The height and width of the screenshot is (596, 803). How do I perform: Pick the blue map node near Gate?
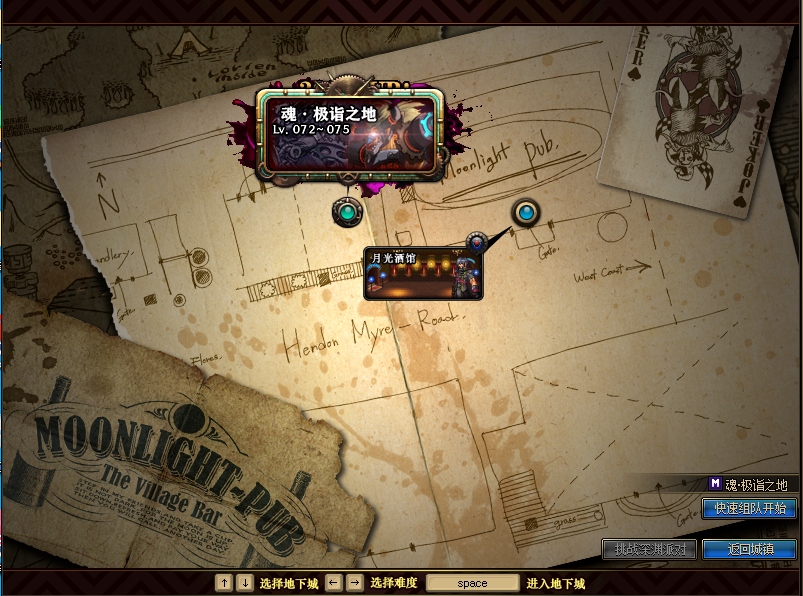coord(526,212)
